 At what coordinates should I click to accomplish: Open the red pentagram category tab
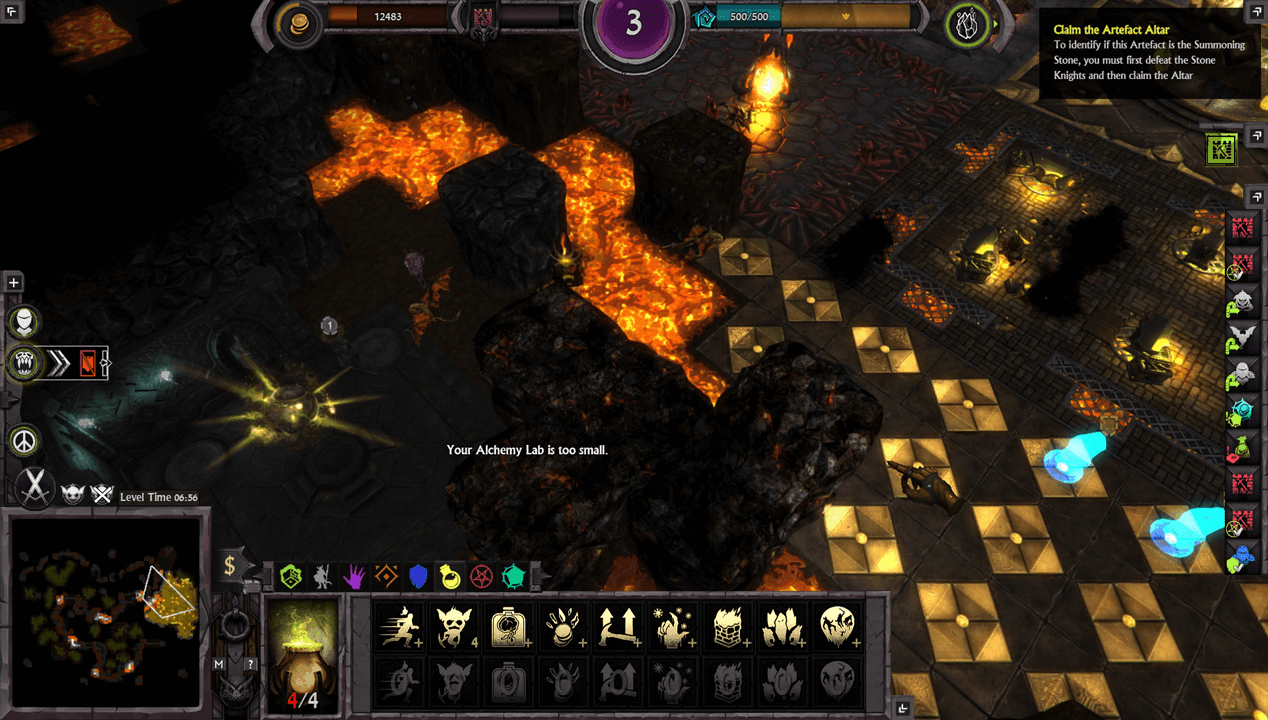pyautogui.click(x=482, y=576)
